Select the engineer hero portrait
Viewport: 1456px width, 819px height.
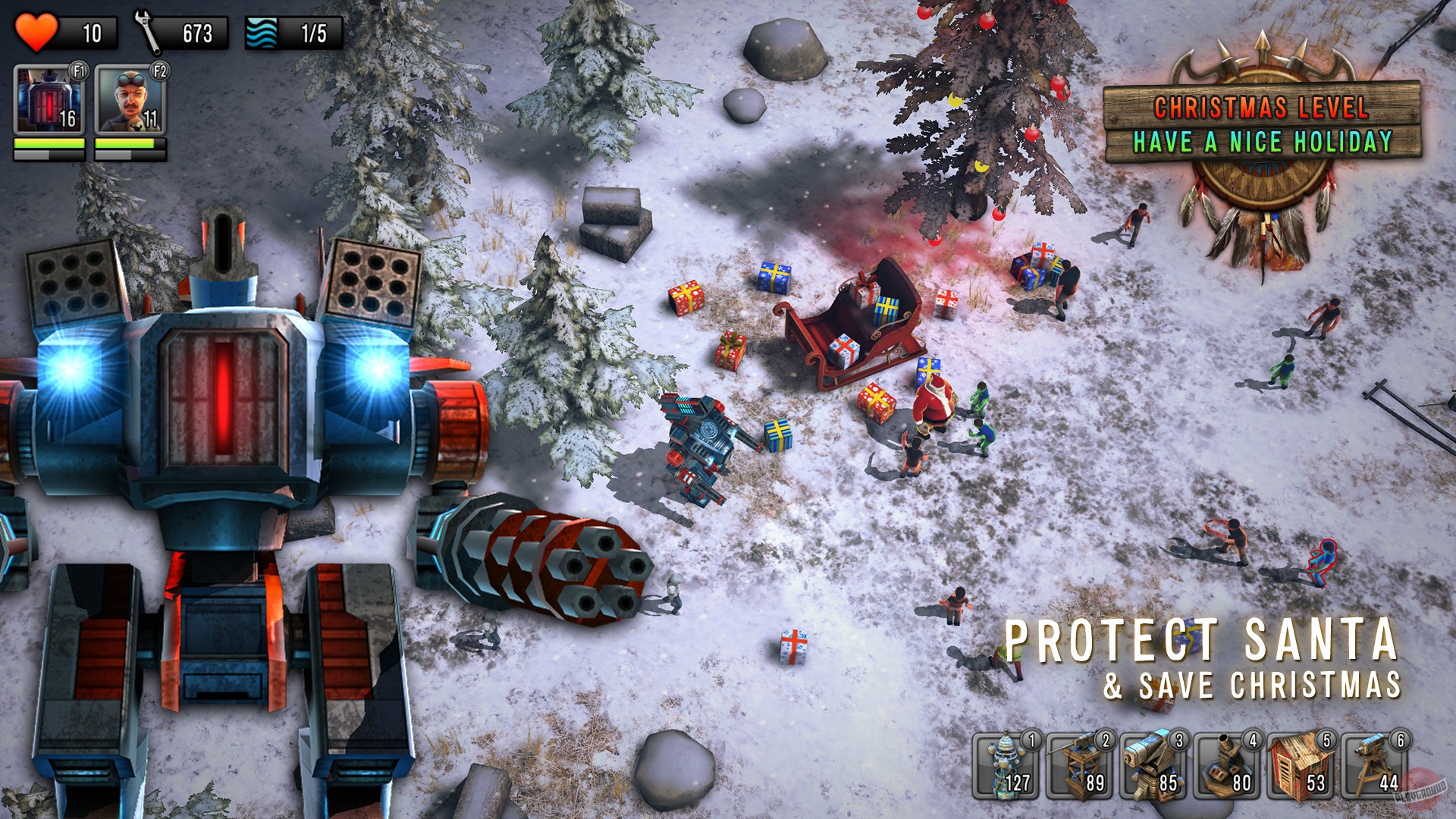click(127, 101)
